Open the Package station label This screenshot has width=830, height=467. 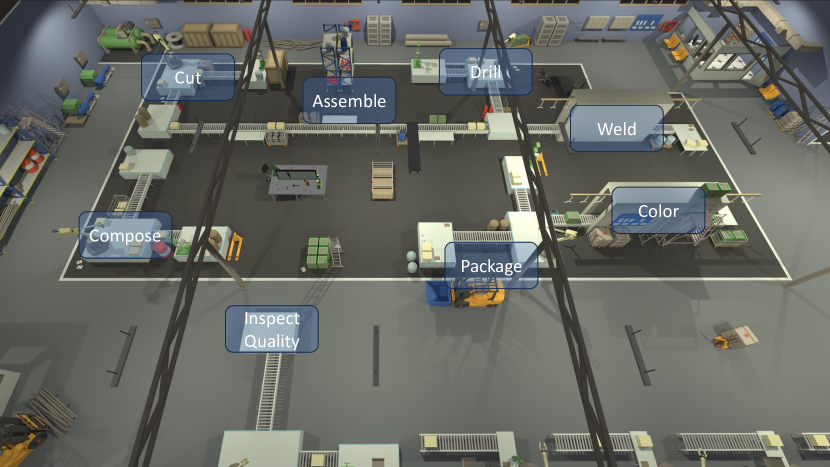(x=491, y=266)
